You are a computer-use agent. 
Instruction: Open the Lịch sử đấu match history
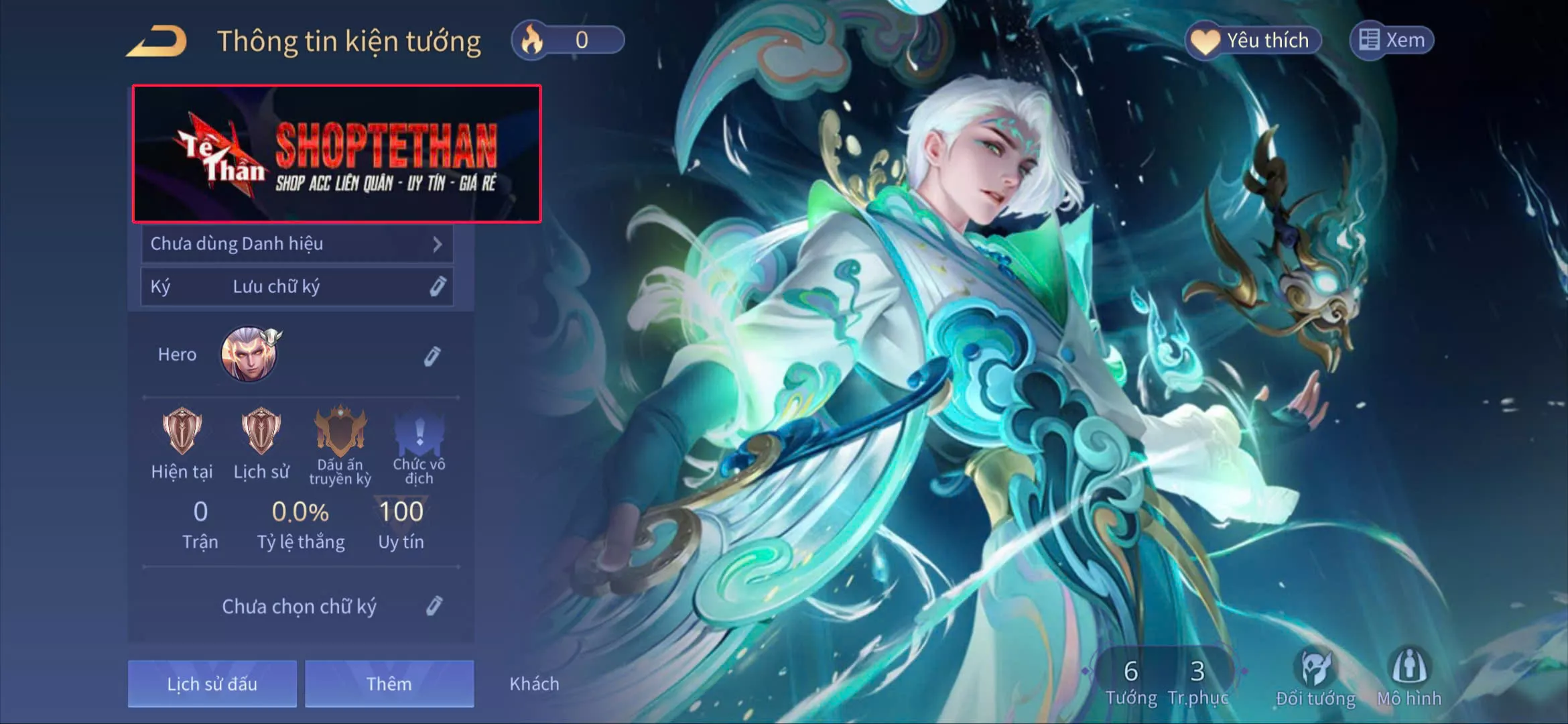tap(212, 684)
